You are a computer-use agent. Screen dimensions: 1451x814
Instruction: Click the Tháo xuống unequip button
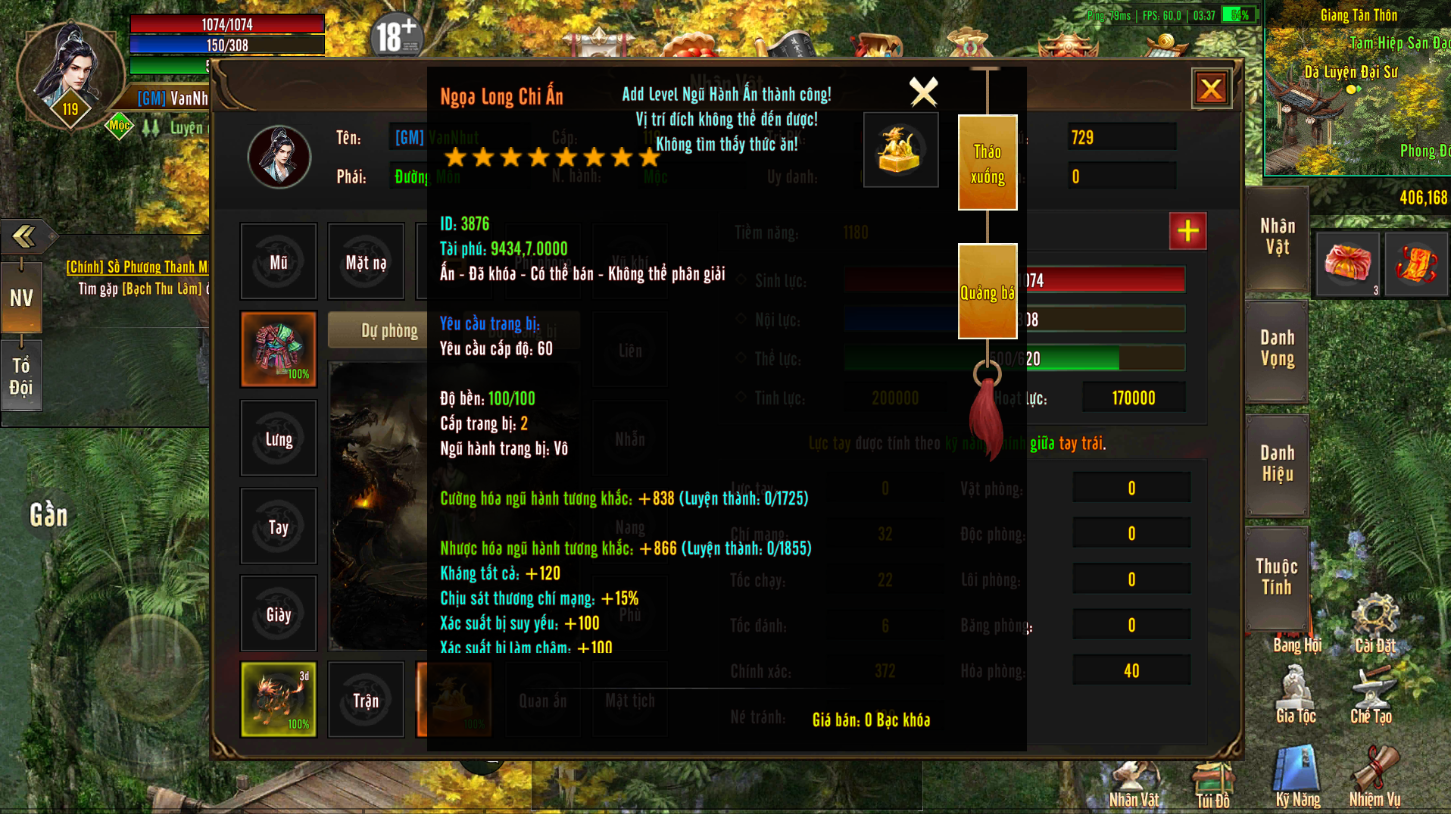(987, 163)
